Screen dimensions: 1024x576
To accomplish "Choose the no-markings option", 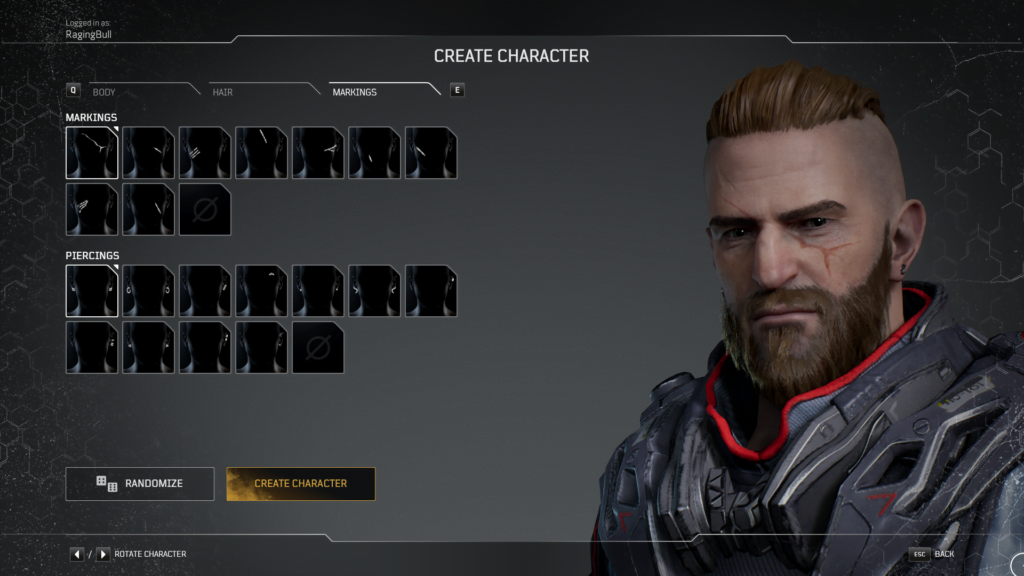I will click(205, 210).
